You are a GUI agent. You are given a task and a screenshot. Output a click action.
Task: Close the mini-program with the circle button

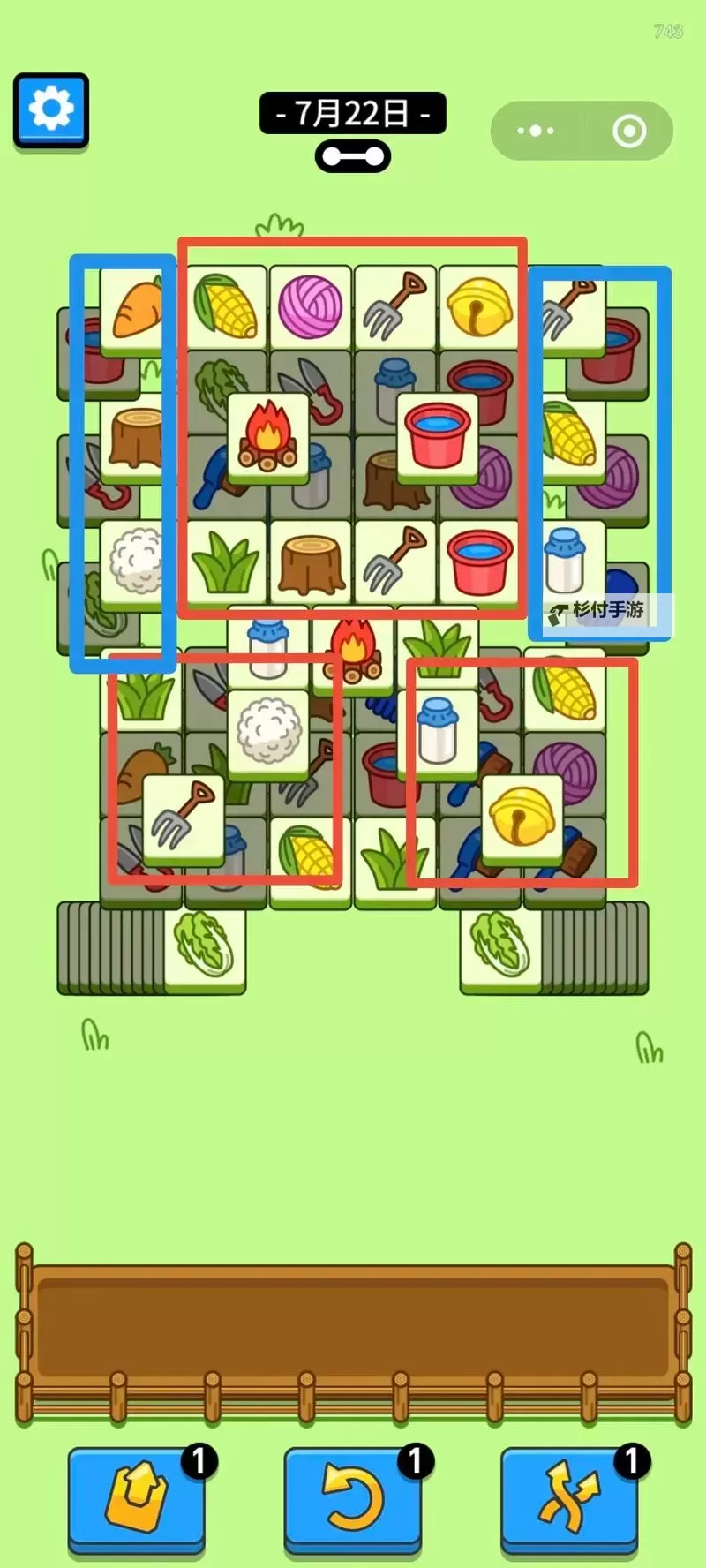click(x=629, y=131)
